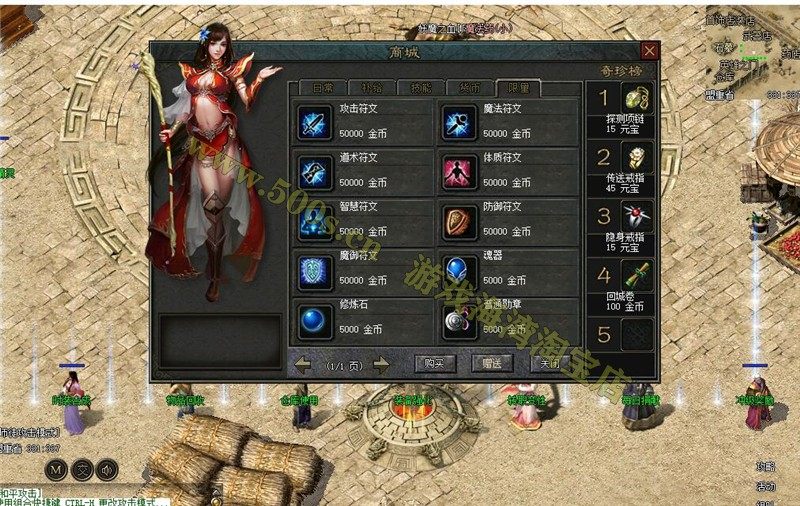800x506 pixels.
Task: Click the 关闭 button at the bottom
Action: point(551,364)
